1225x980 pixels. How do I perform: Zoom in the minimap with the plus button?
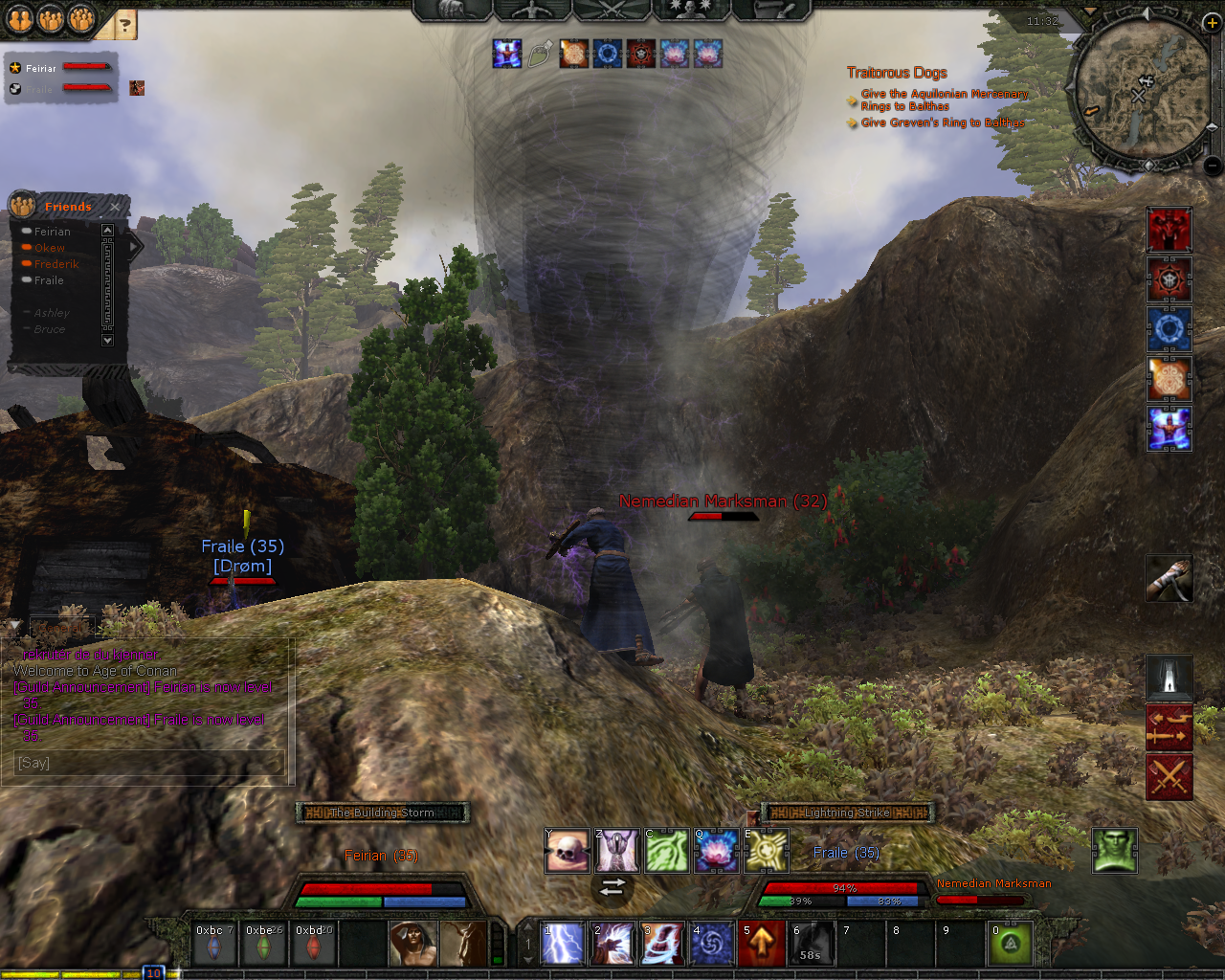pos(1212,23)
